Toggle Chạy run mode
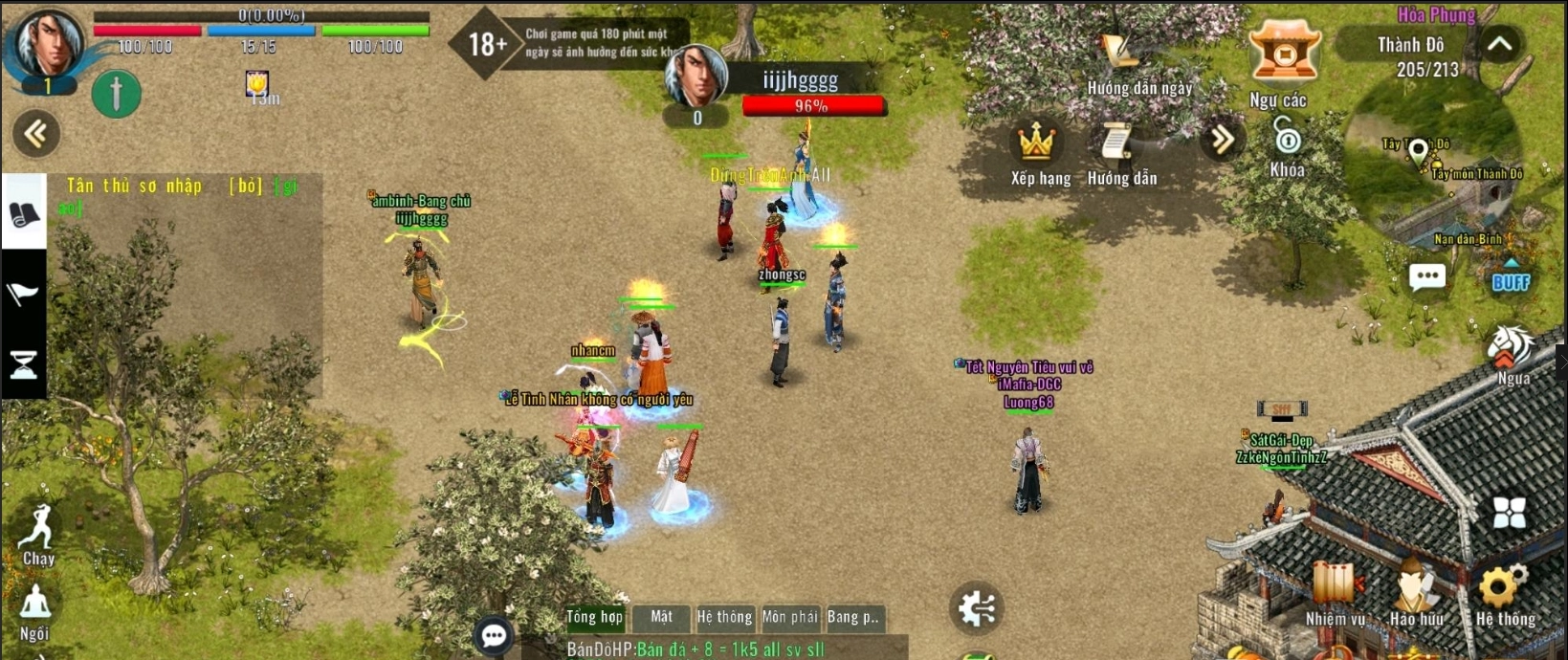This screenshot has height=660, width=1568. coord(38,531)
